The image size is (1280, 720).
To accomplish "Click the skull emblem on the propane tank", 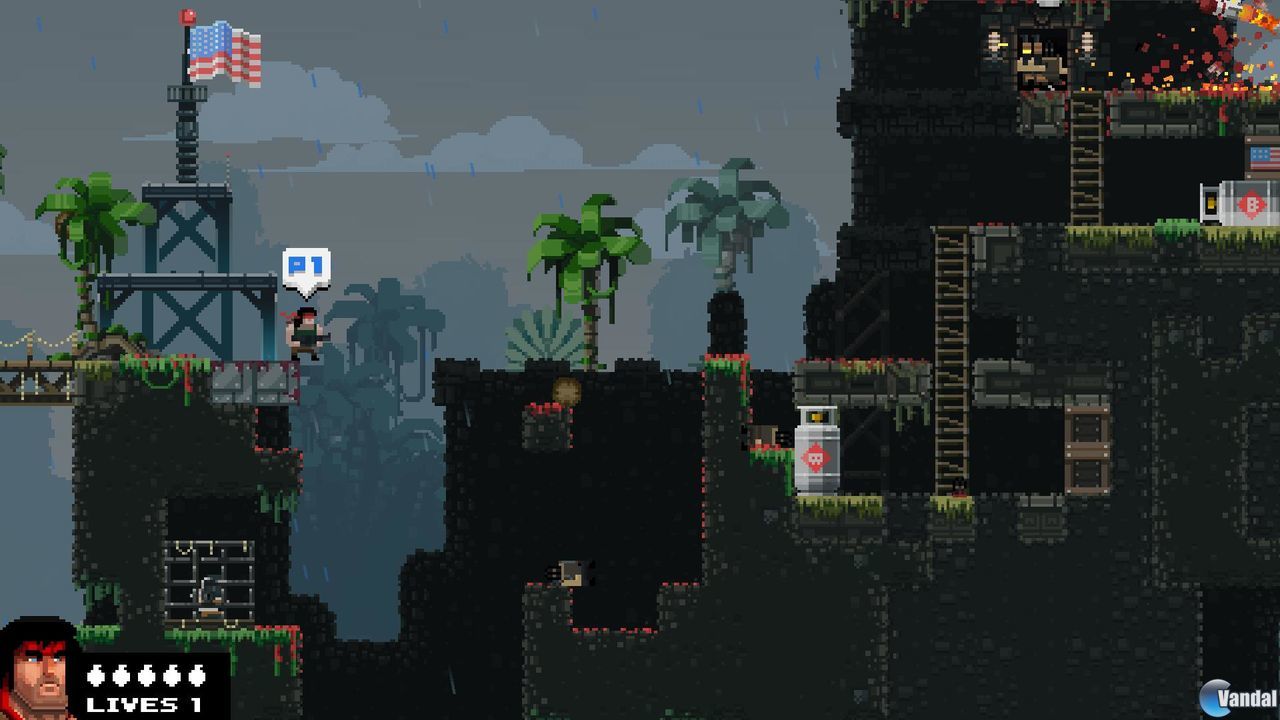I will click(816, 457).
